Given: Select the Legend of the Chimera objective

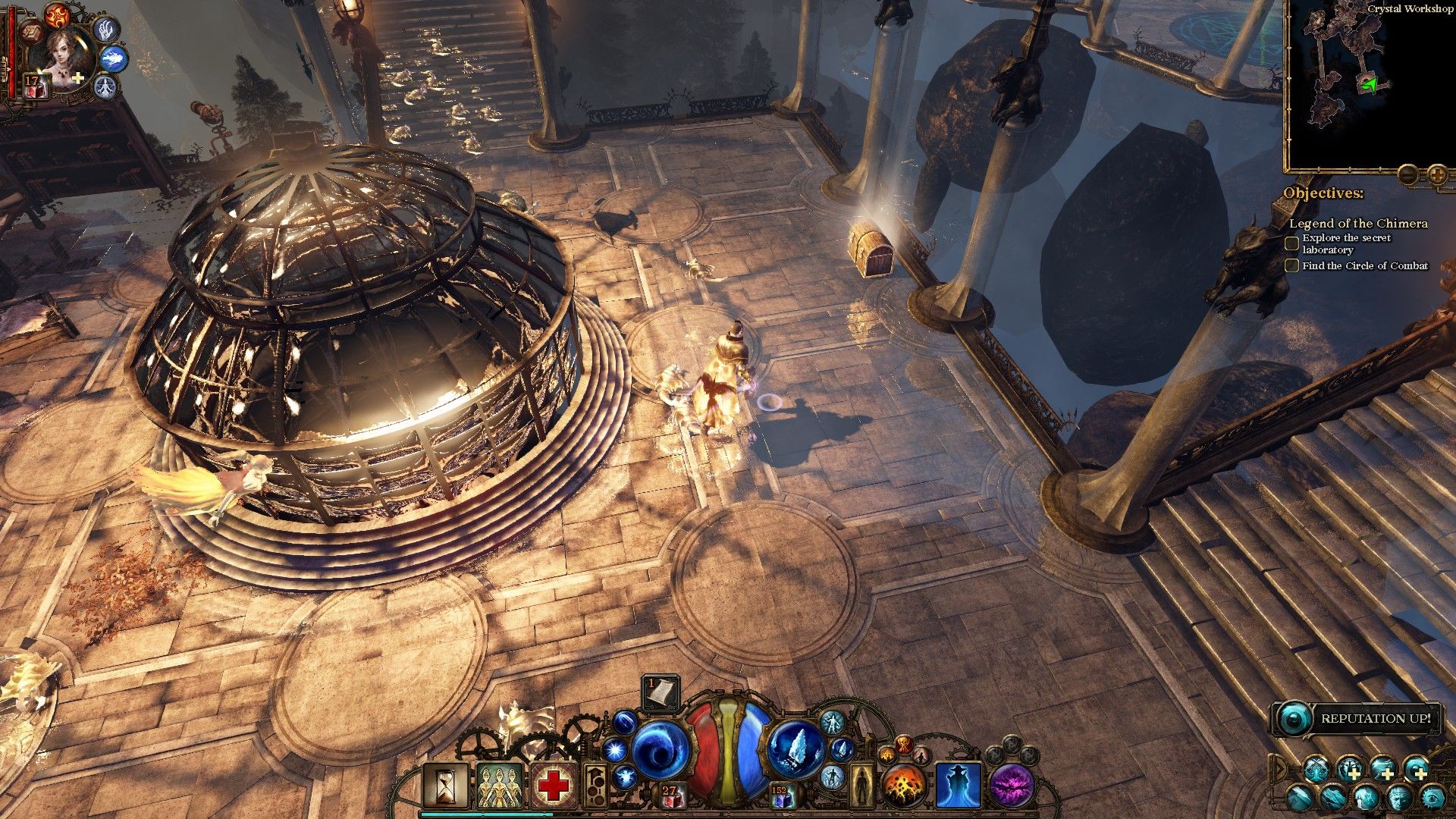Looking at the screenshot, I should tap(1358, 224).
